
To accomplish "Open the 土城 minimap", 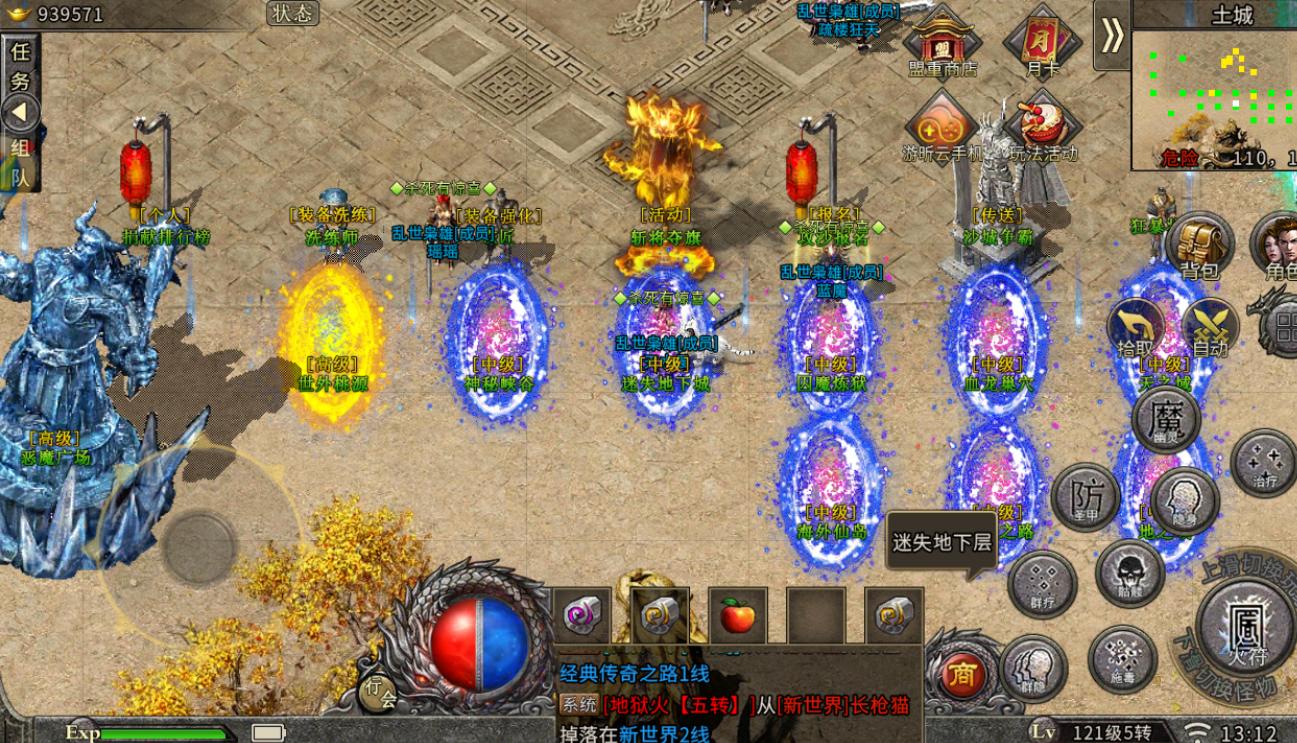I will (1214, 95).
